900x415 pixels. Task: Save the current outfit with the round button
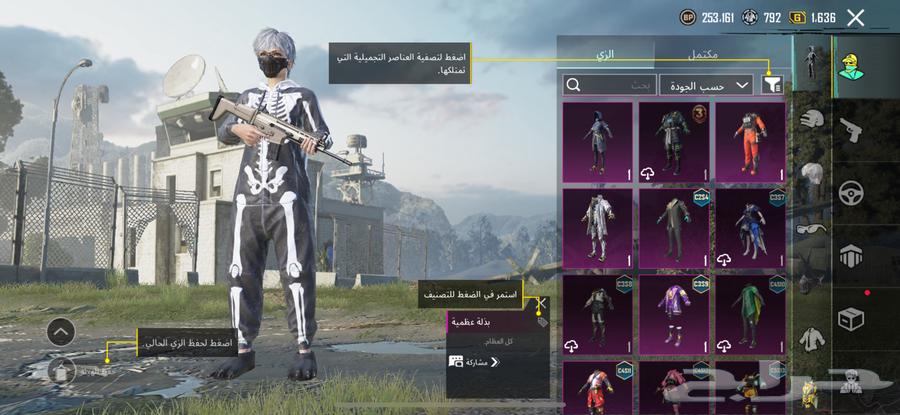click(x=61, y=372)
